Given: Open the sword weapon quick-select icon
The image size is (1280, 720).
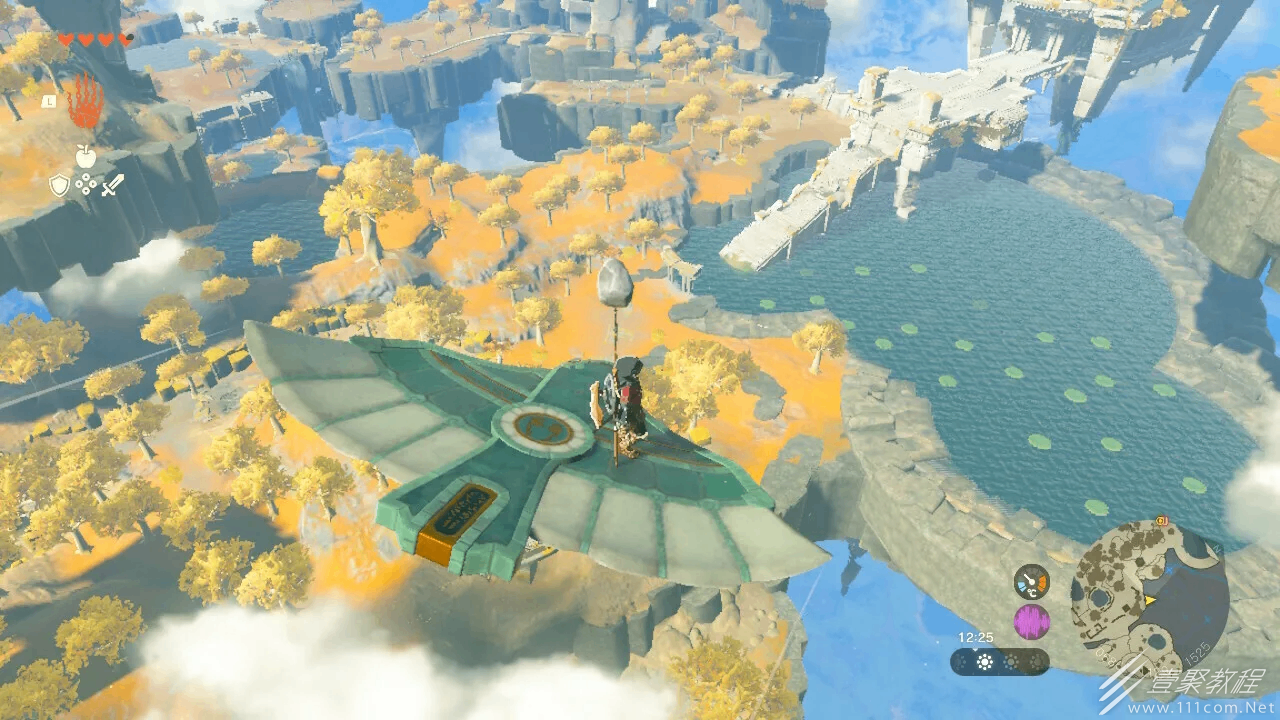Looking at the screenshot, I should (112, 185).
